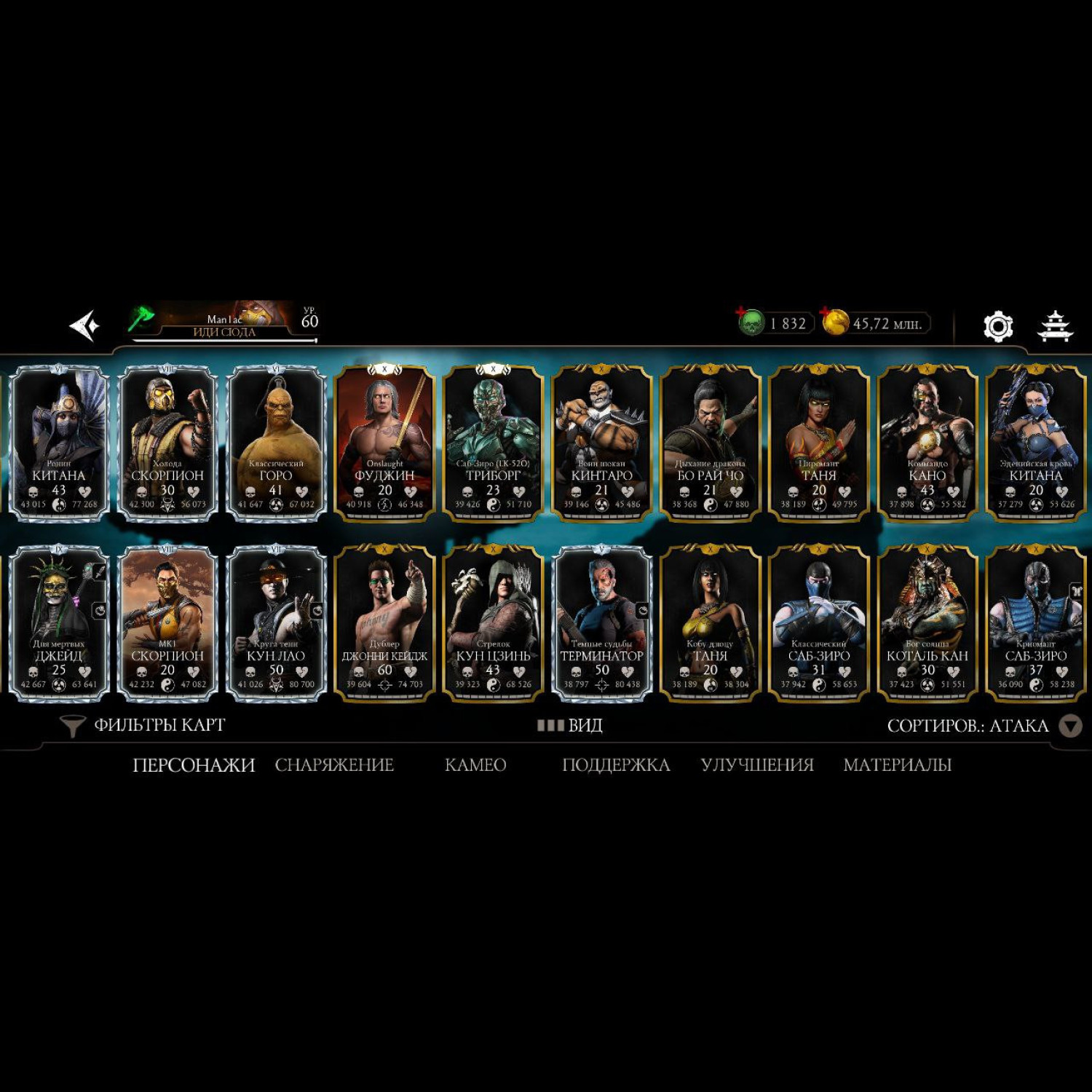
Task: Choose the Триборг character card
Action: tap(493, 443)
